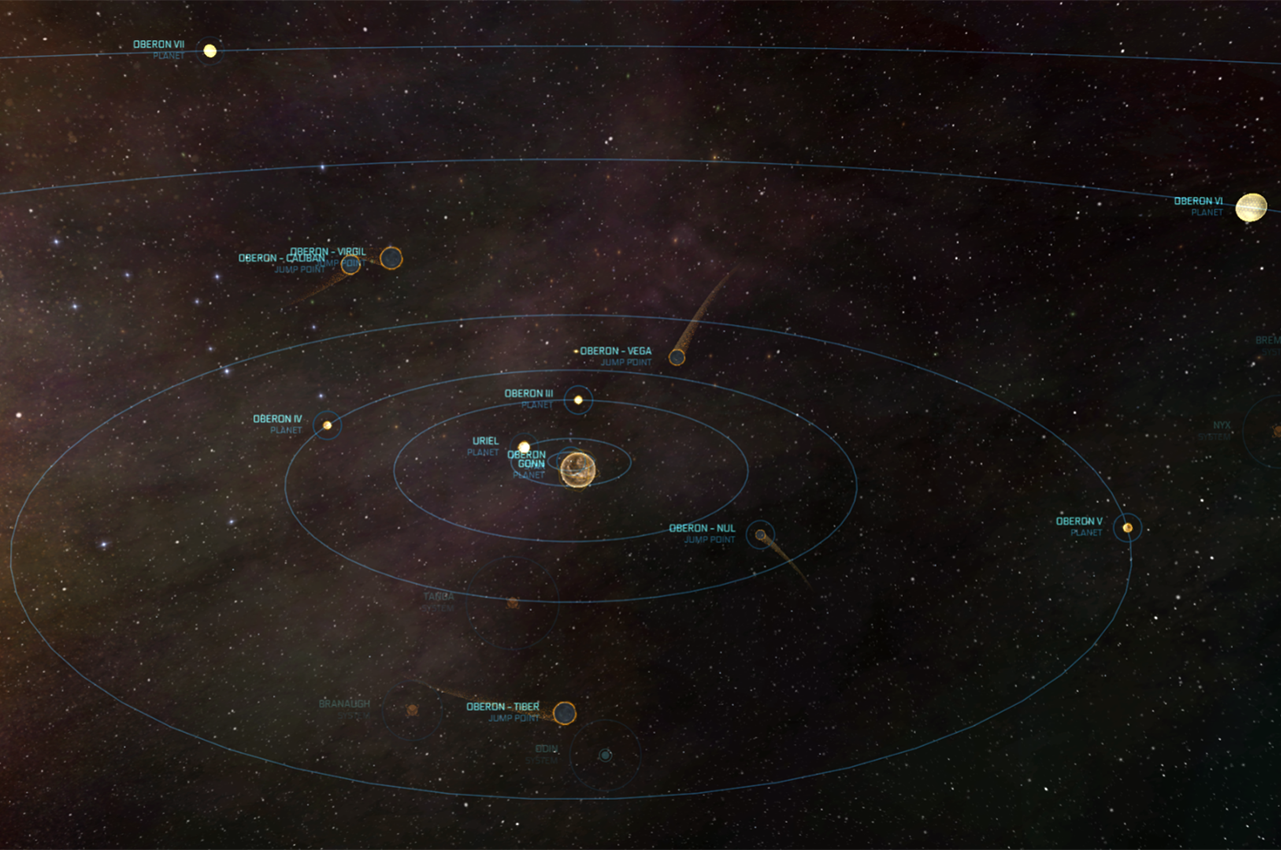1281x850 pixels.
Task: Select the Oberon IV planet marker
Action: (327, 425)
